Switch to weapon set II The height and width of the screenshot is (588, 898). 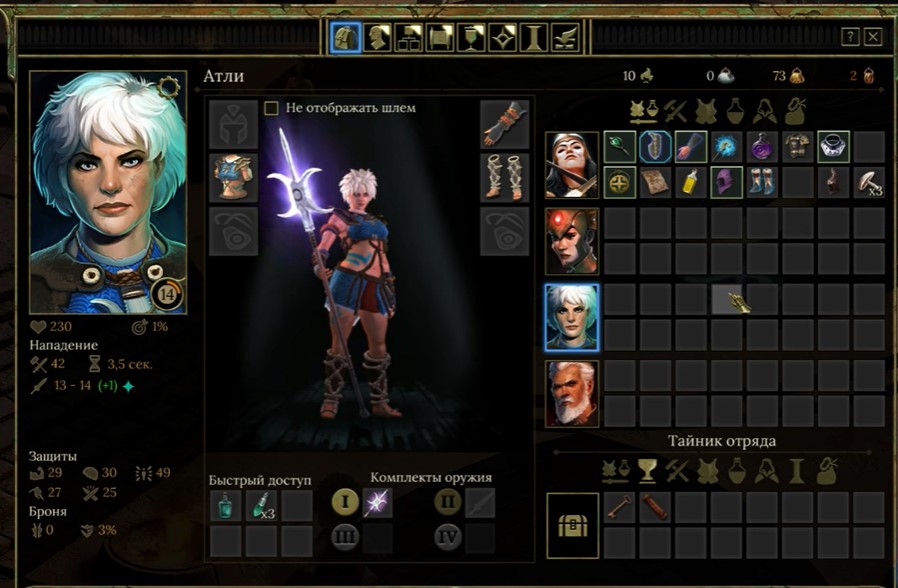point(448,502)
